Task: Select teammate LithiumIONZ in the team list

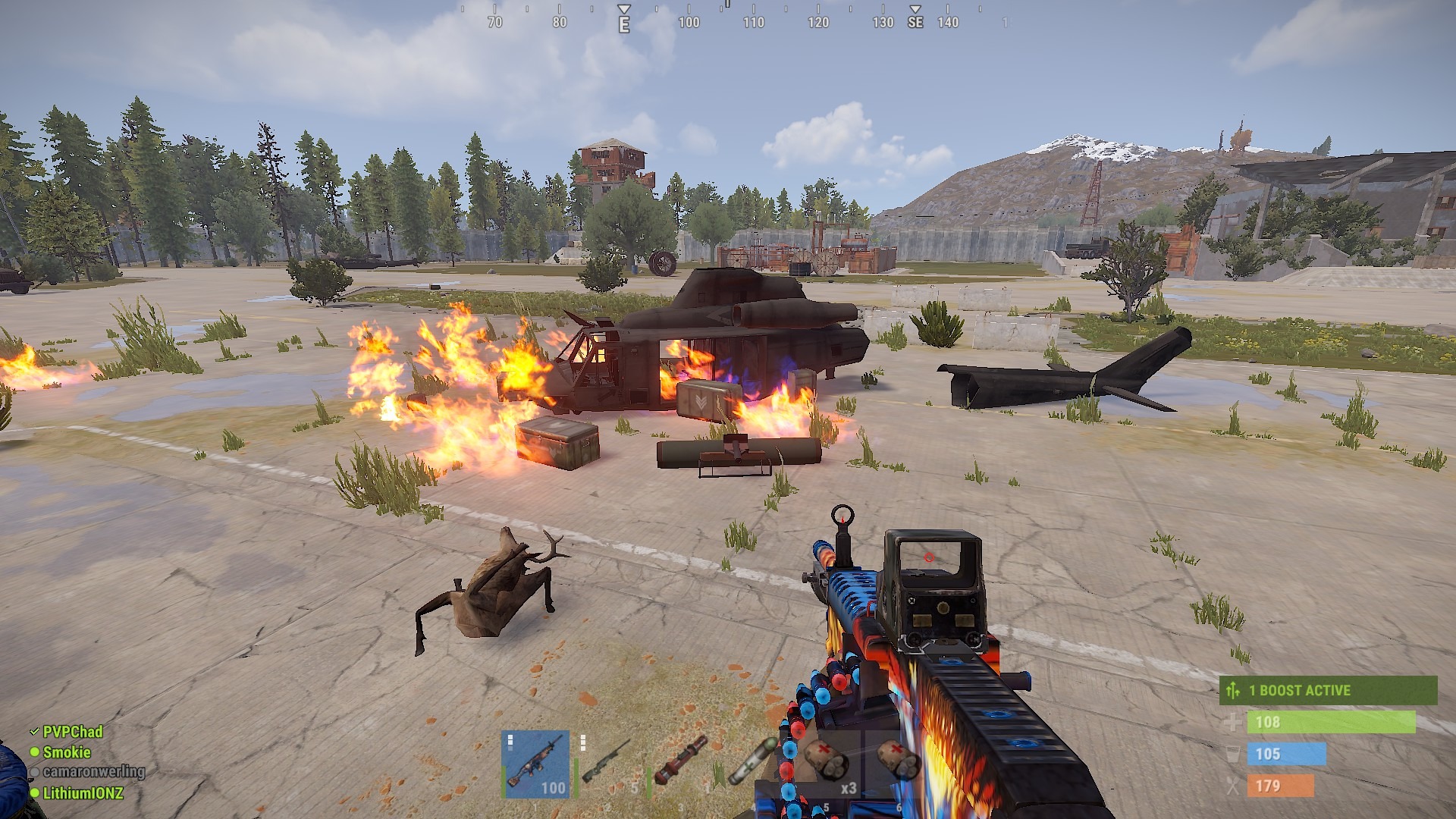Action: coord(82,793)
